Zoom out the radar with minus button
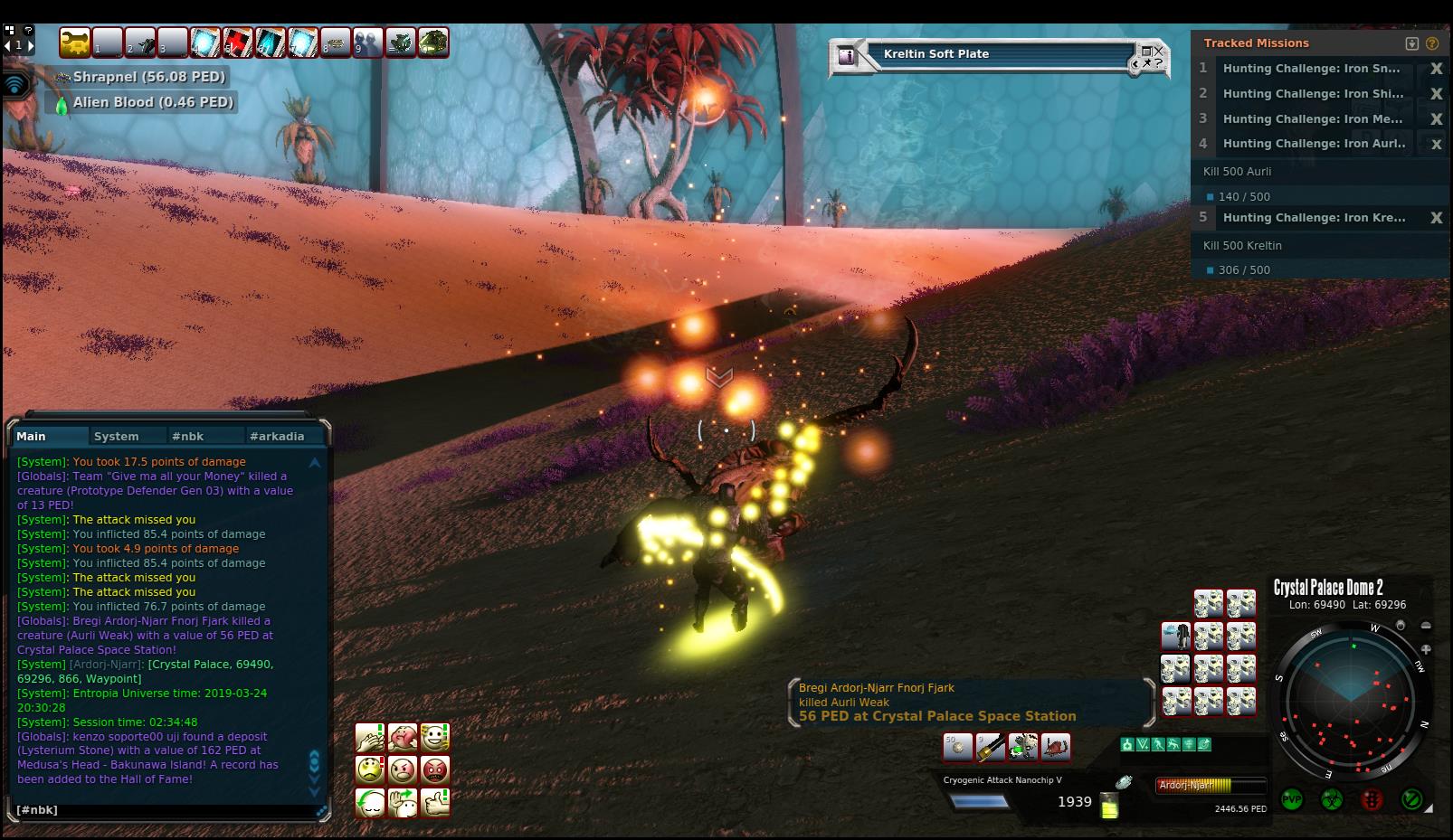 tap(1426, 626)
